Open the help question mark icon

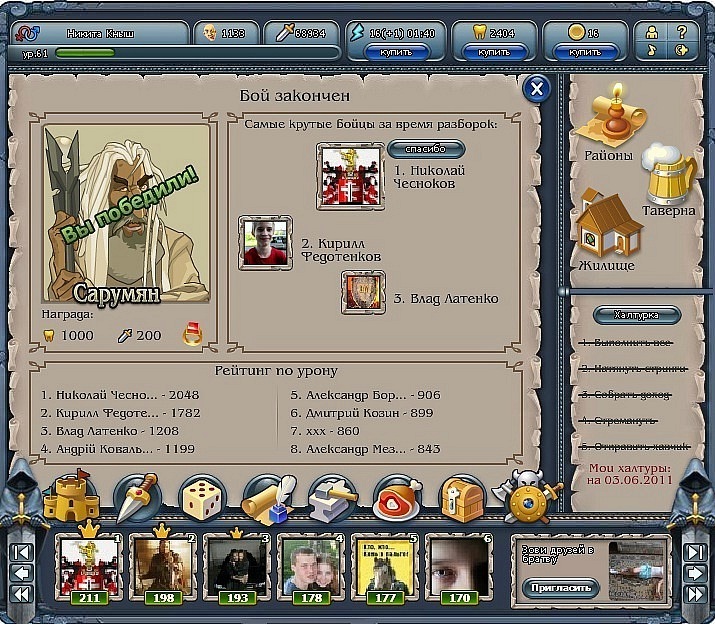tap(682, 32)
